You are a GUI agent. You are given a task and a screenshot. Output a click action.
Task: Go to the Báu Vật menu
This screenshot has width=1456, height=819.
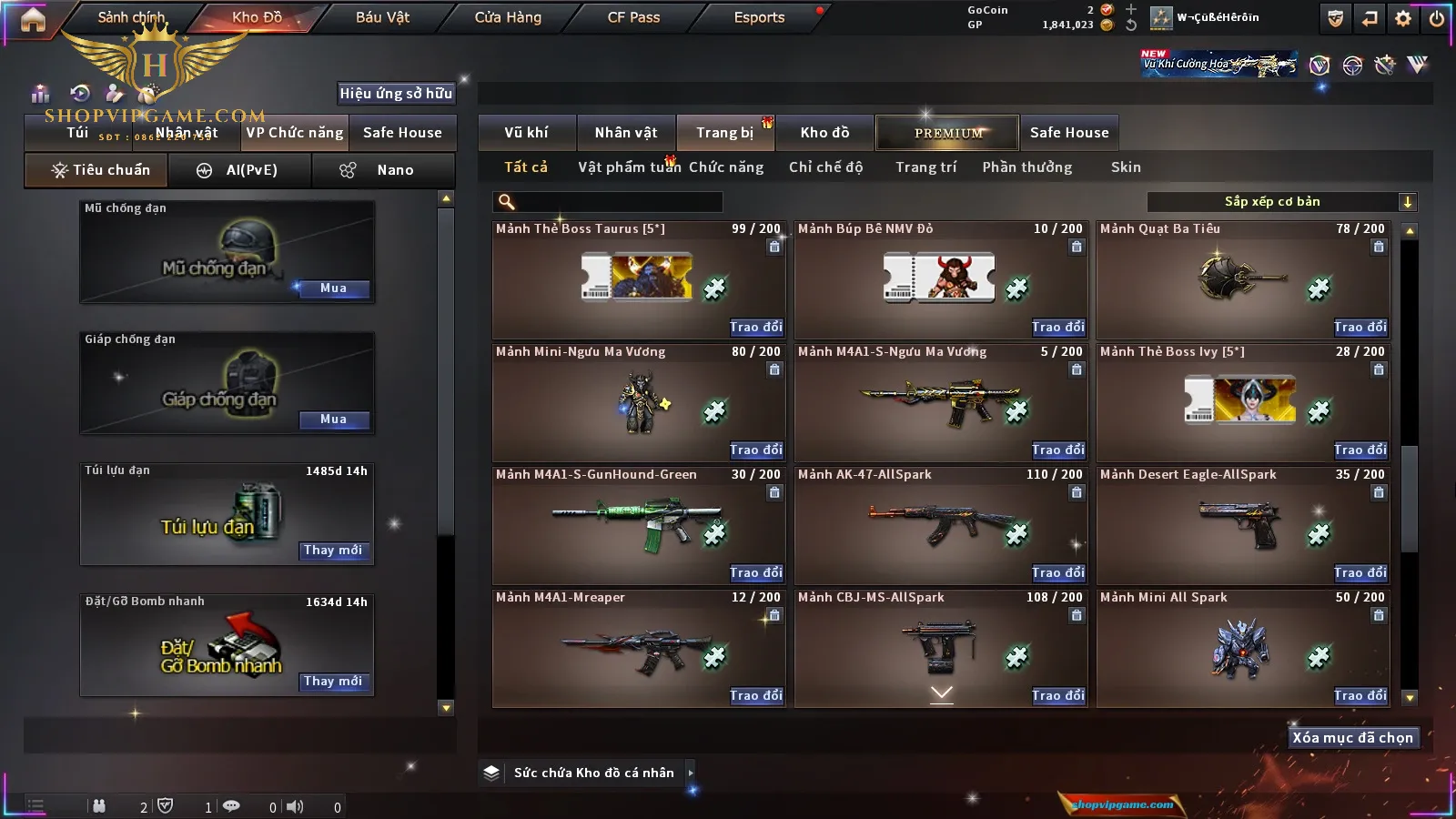pos(382,17)
